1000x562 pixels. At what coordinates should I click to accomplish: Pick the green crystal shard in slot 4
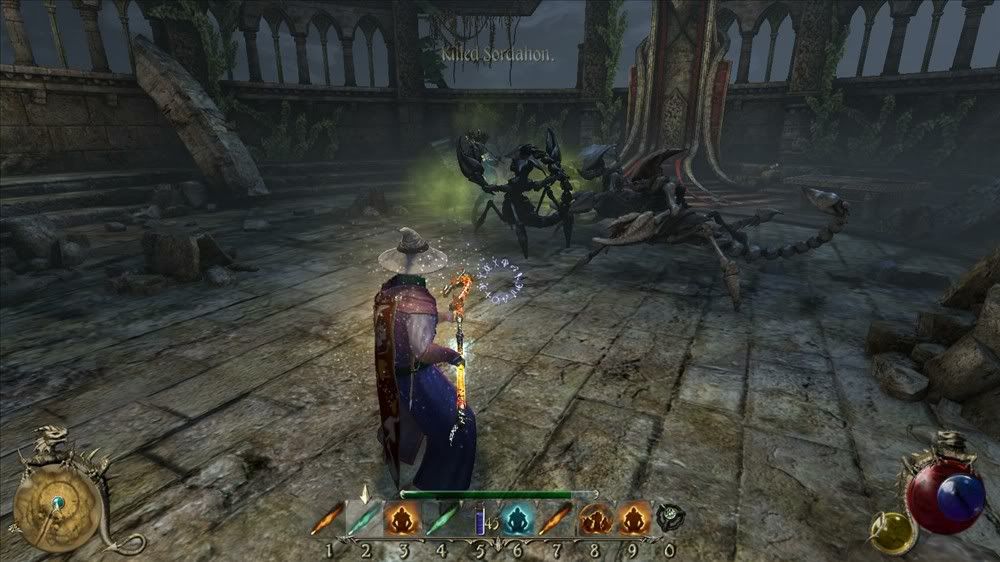point(440,519)
